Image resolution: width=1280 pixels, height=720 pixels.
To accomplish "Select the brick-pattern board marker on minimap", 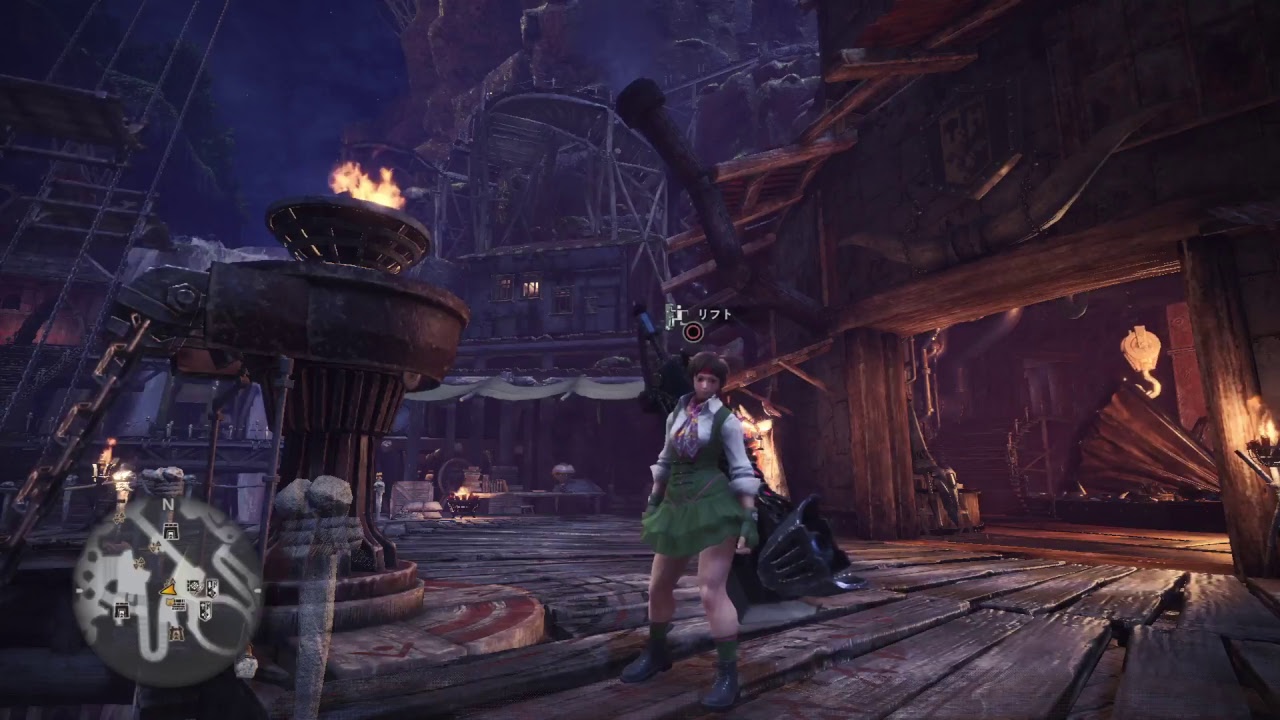I will [176, 603].
